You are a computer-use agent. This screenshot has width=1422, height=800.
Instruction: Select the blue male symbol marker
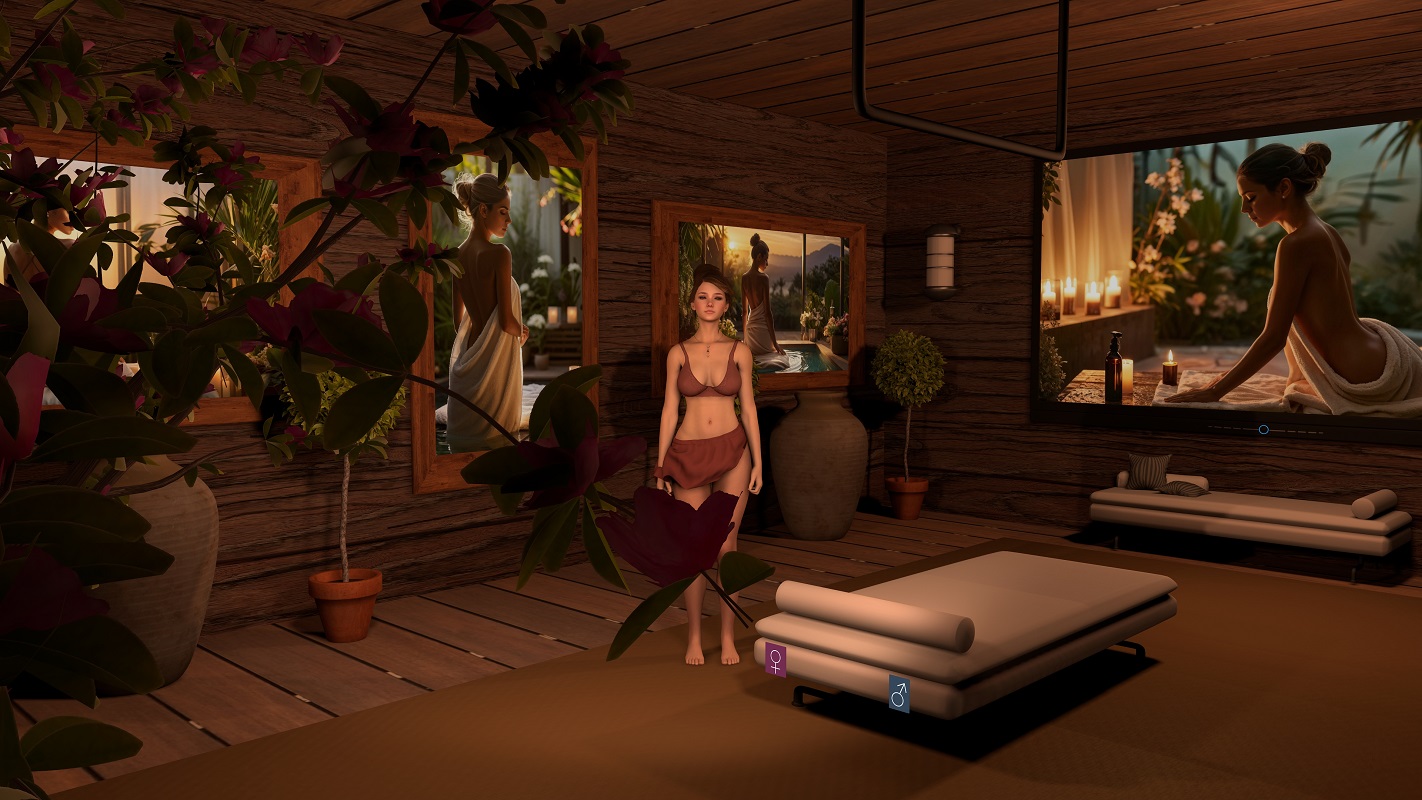pyautogui.click(x=899, y=692)
